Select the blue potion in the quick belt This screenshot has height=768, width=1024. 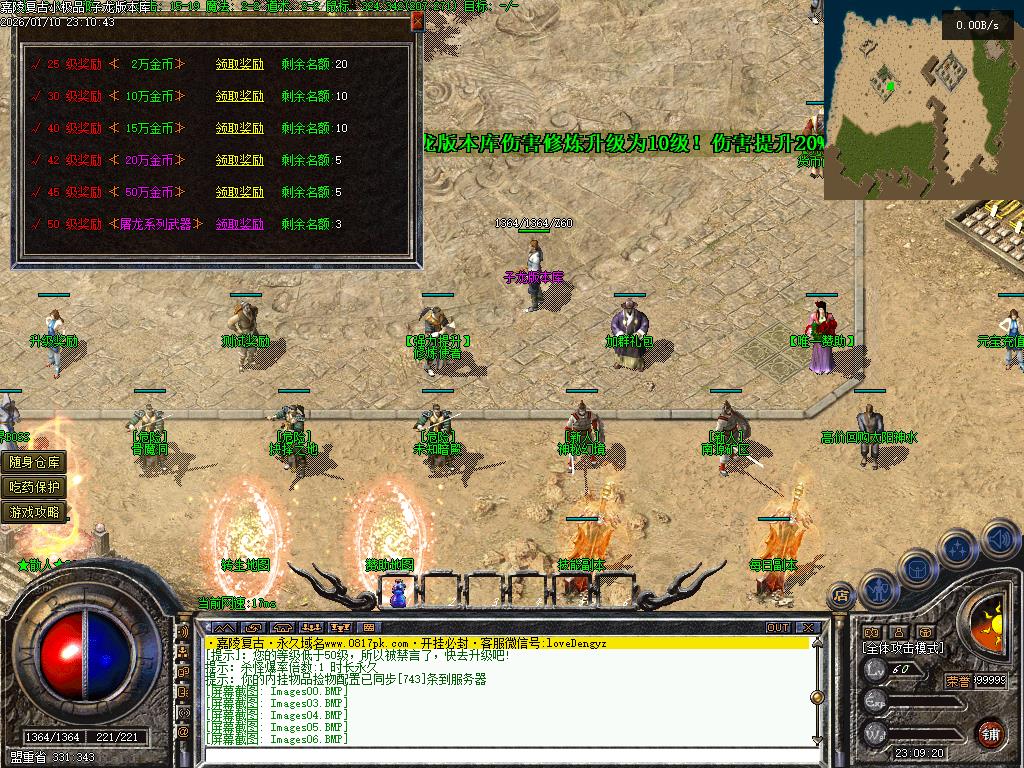pos(399,593)
